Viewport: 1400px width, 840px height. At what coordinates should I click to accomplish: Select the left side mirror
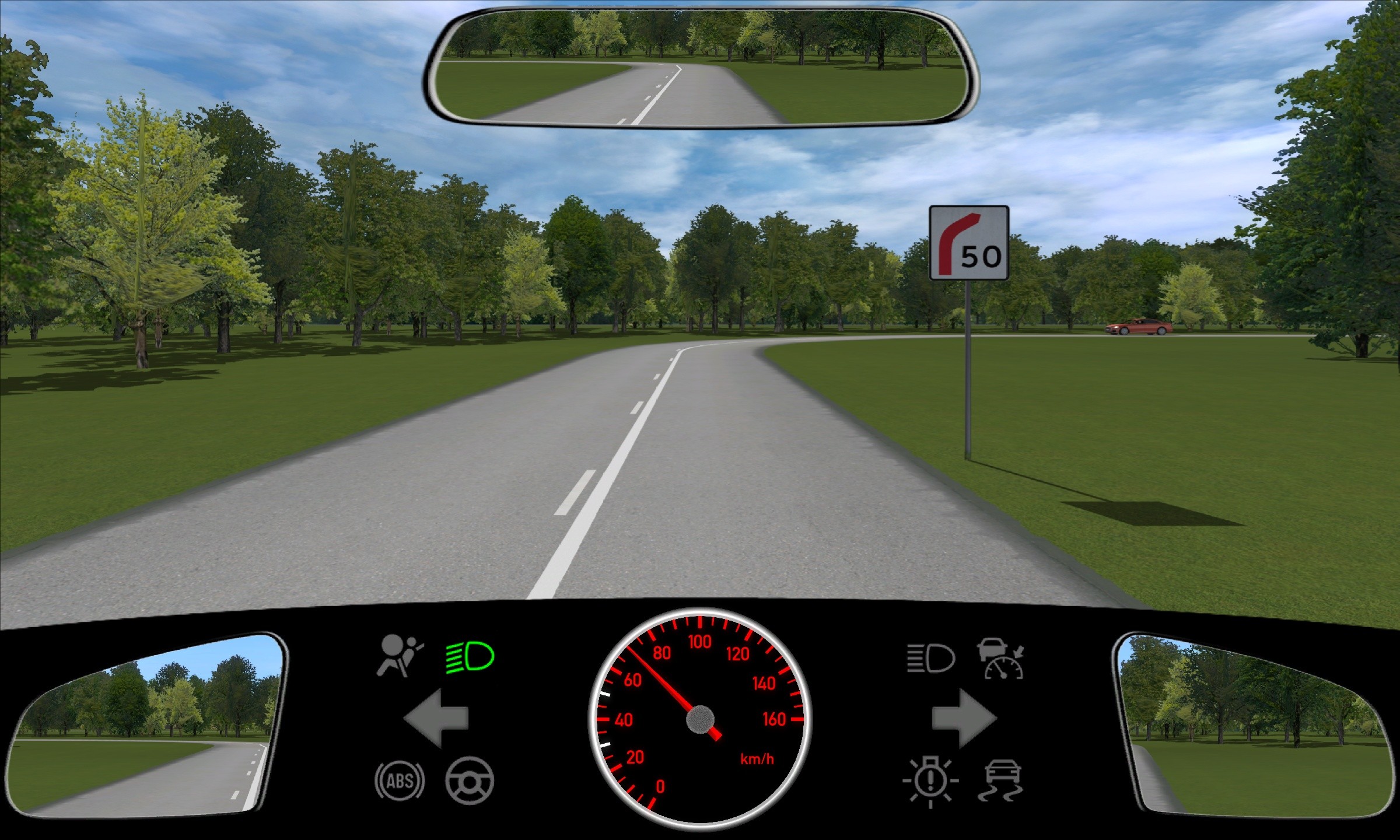[146, 726]
